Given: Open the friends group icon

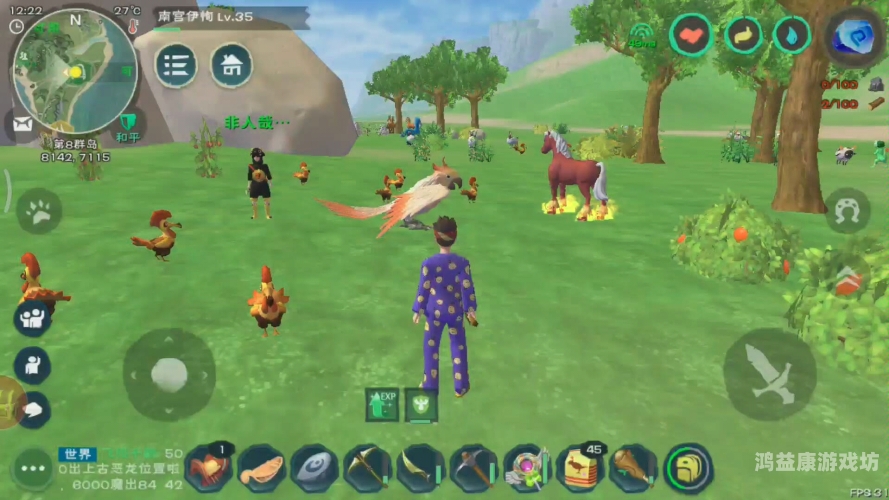Looking at the screenshot, I should coord(33,318).
